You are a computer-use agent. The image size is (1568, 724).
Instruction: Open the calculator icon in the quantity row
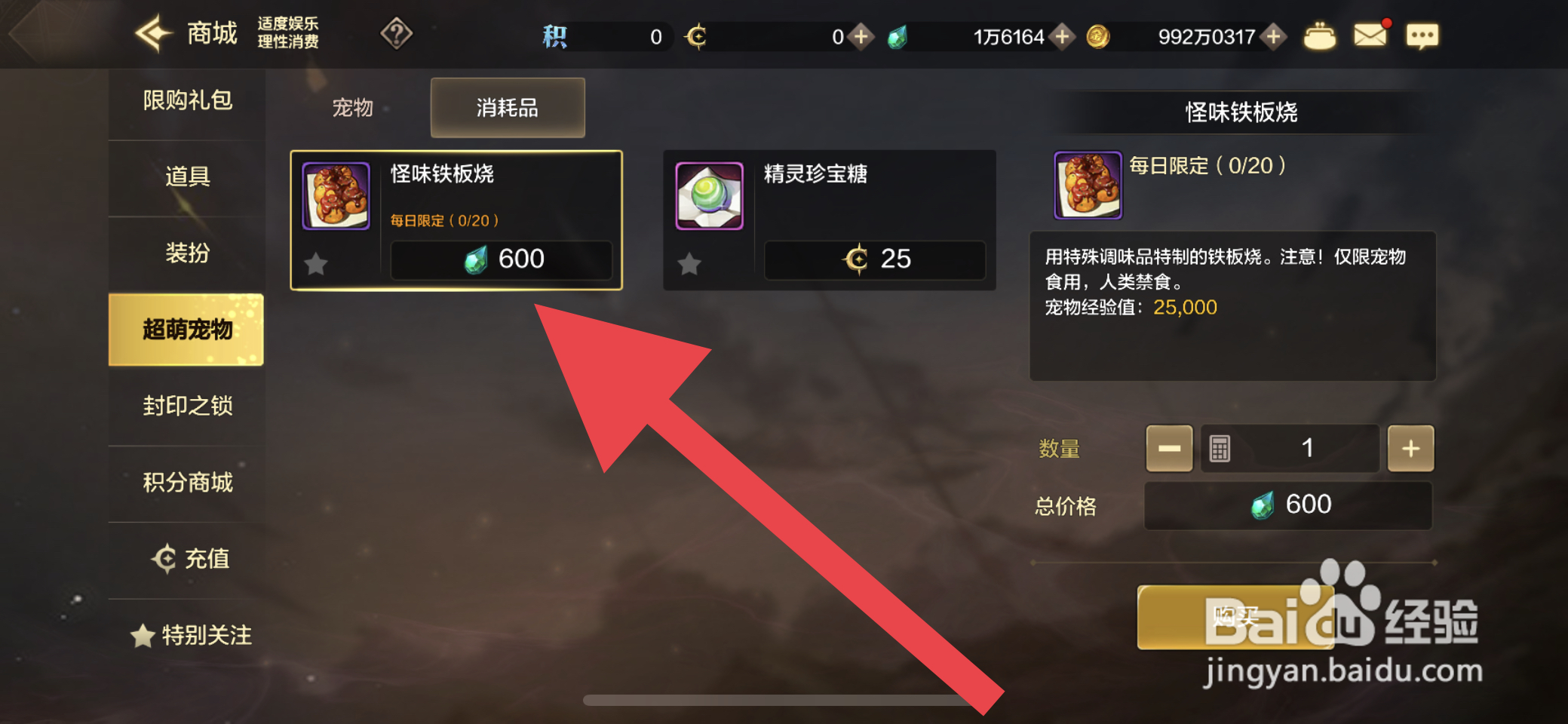tap(1222, 447)
